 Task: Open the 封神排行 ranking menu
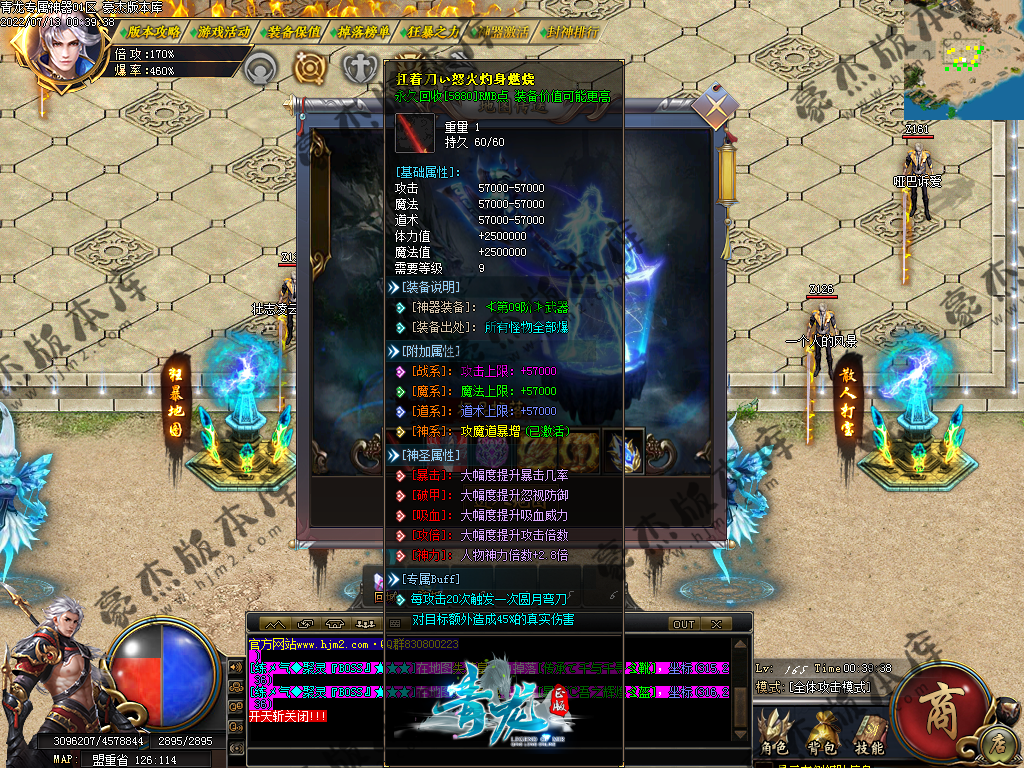573,31
